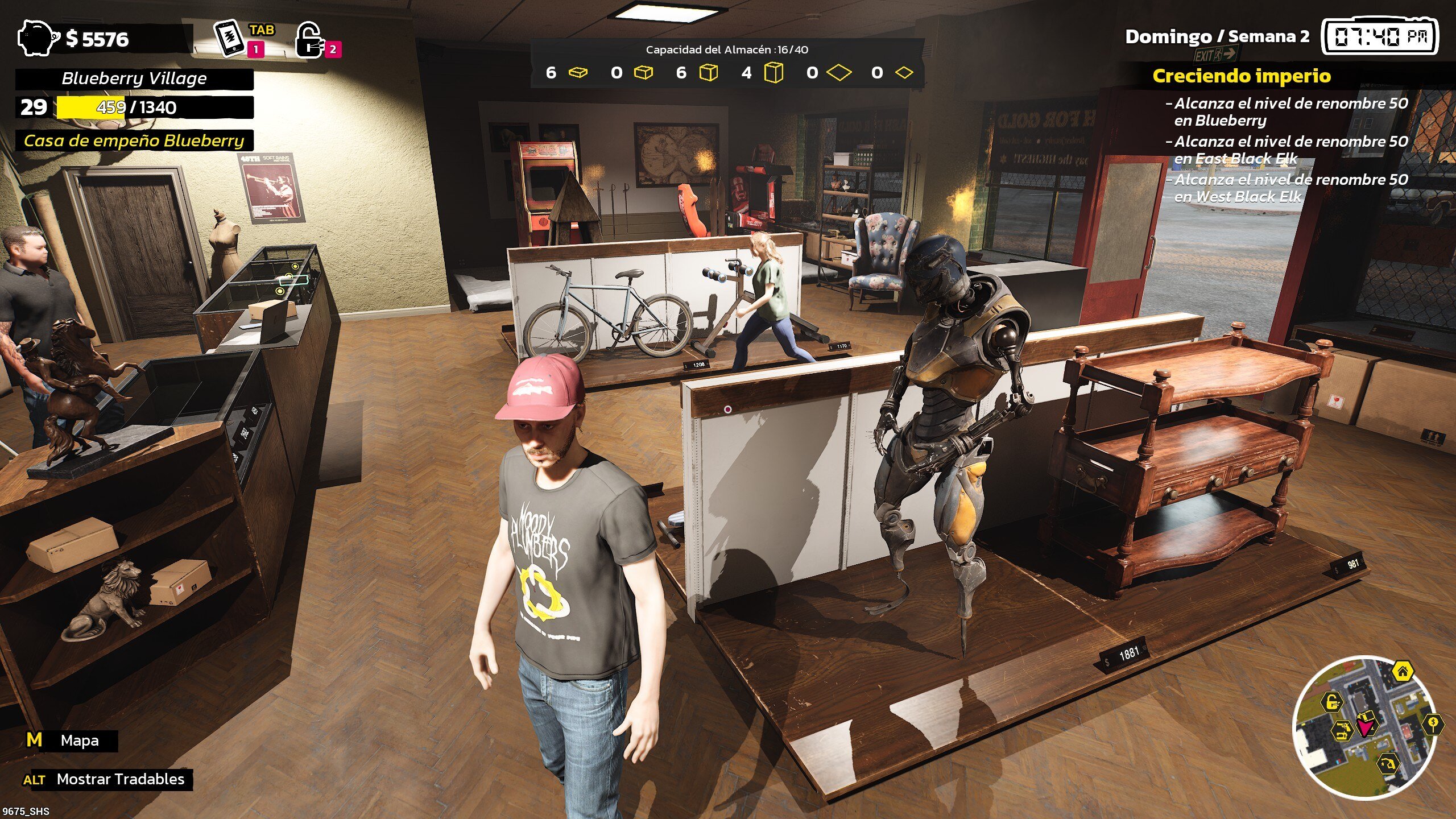Choose the revolver and sewing machine marker

(1343, 730)
